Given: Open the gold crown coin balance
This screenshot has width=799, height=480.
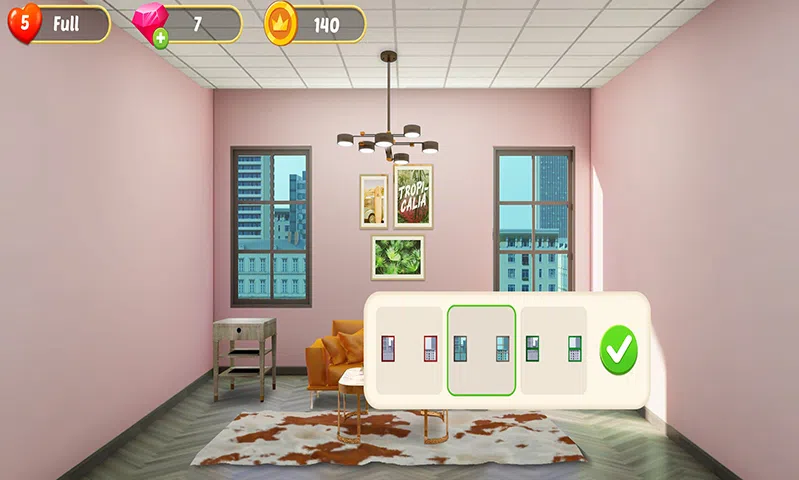Looking at the screenshot, I should coord(315,25).
